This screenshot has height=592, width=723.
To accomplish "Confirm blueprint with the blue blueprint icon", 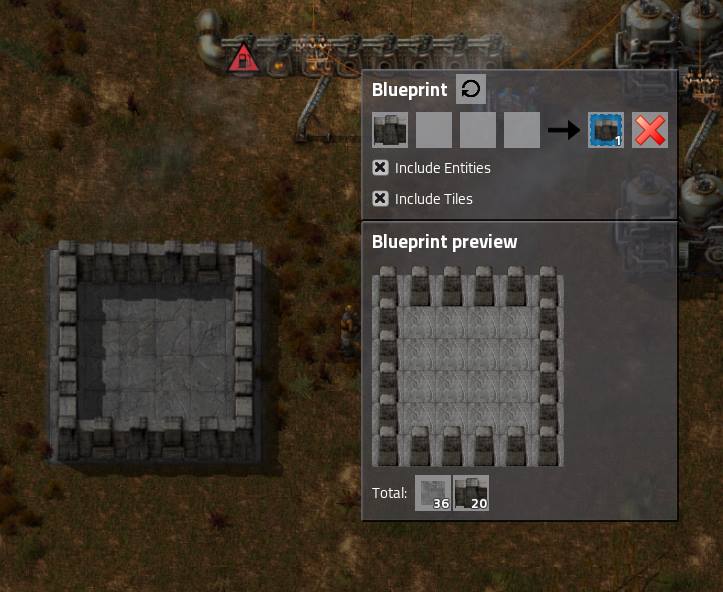I will point(606,130).
